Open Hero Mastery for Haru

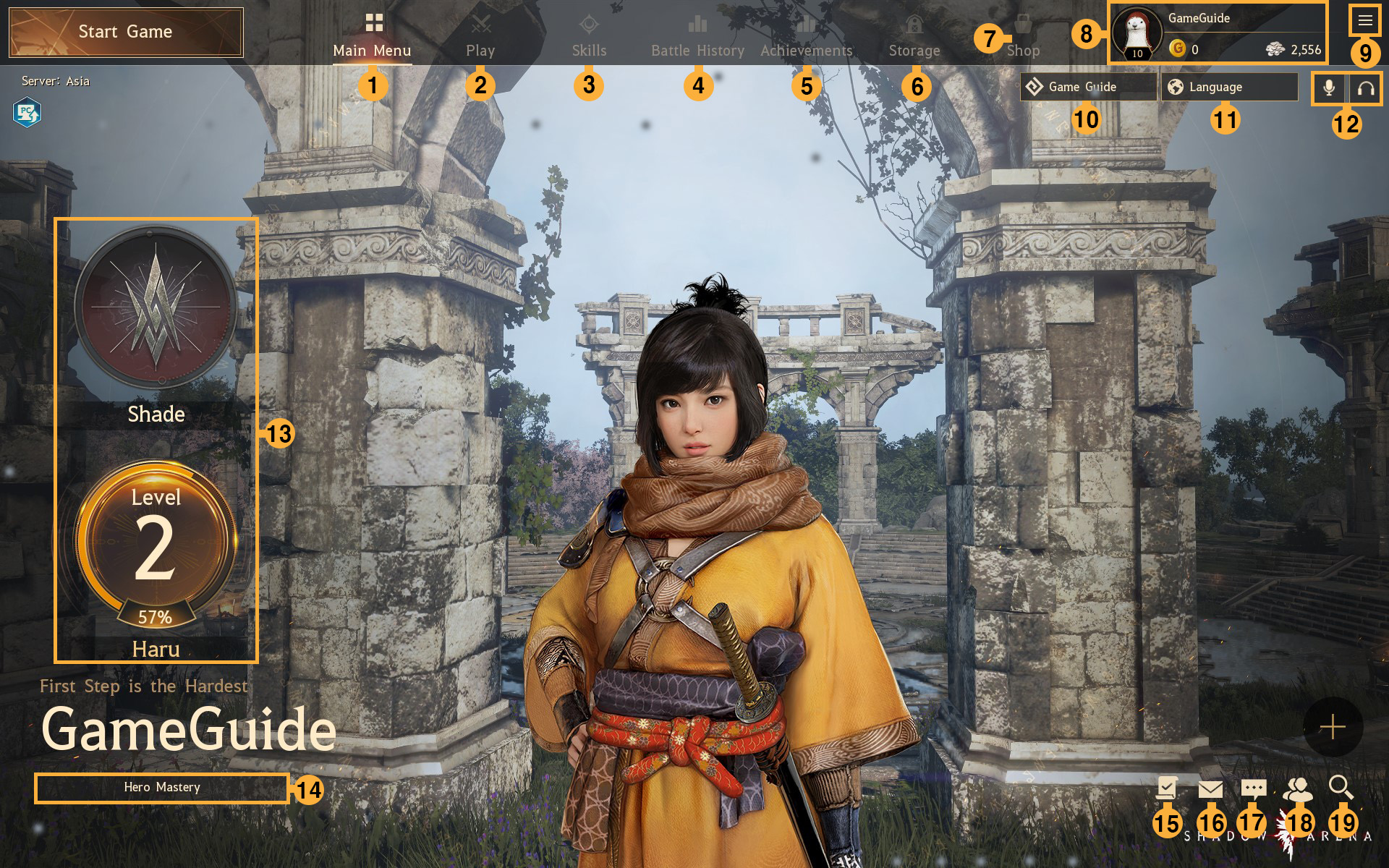pos(162,788)
